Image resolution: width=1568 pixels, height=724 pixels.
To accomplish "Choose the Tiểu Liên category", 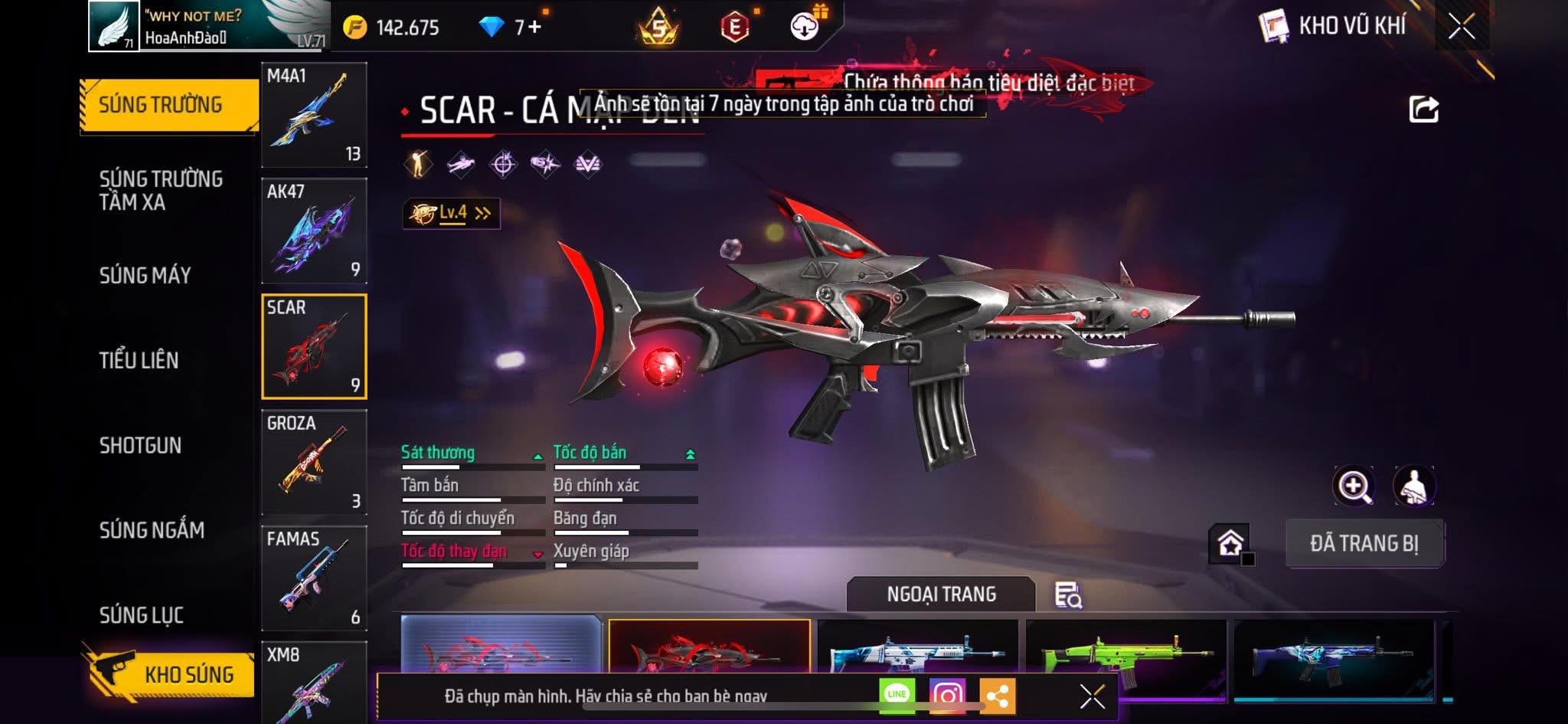I will 139,360.
